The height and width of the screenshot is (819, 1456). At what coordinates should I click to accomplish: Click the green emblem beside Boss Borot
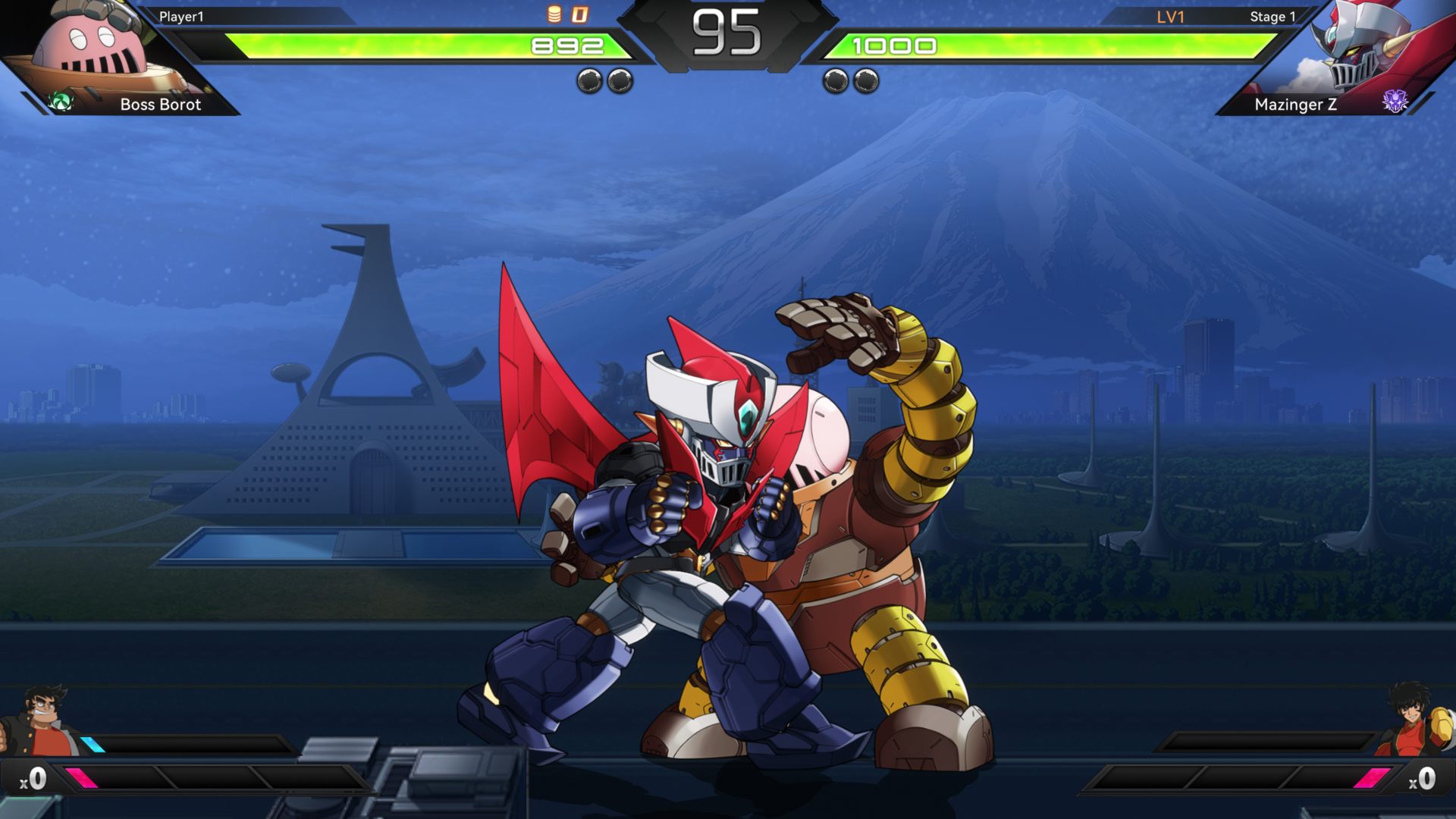point(61,102)
